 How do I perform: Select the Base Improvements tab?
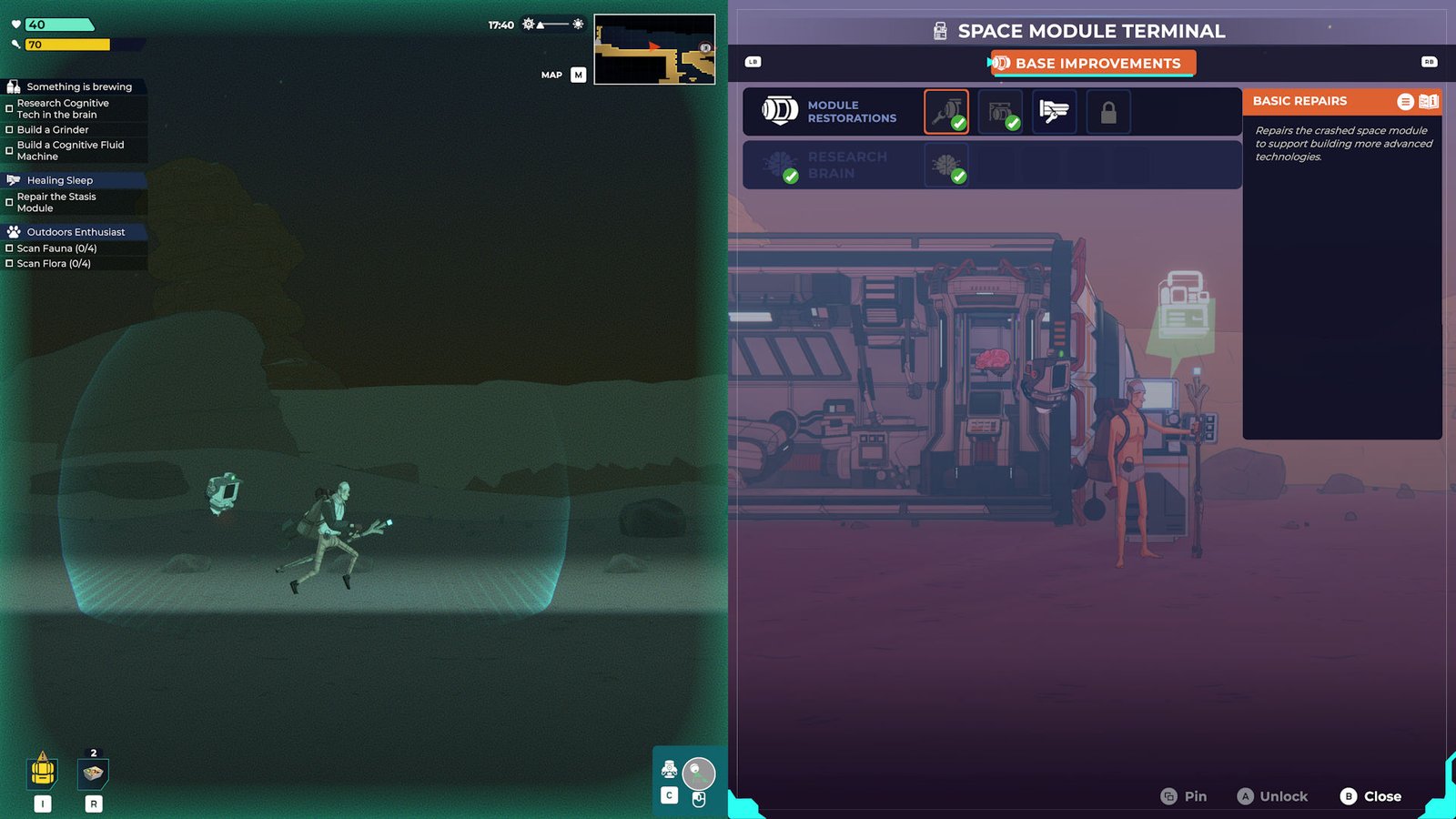[x=1092, y=63]
